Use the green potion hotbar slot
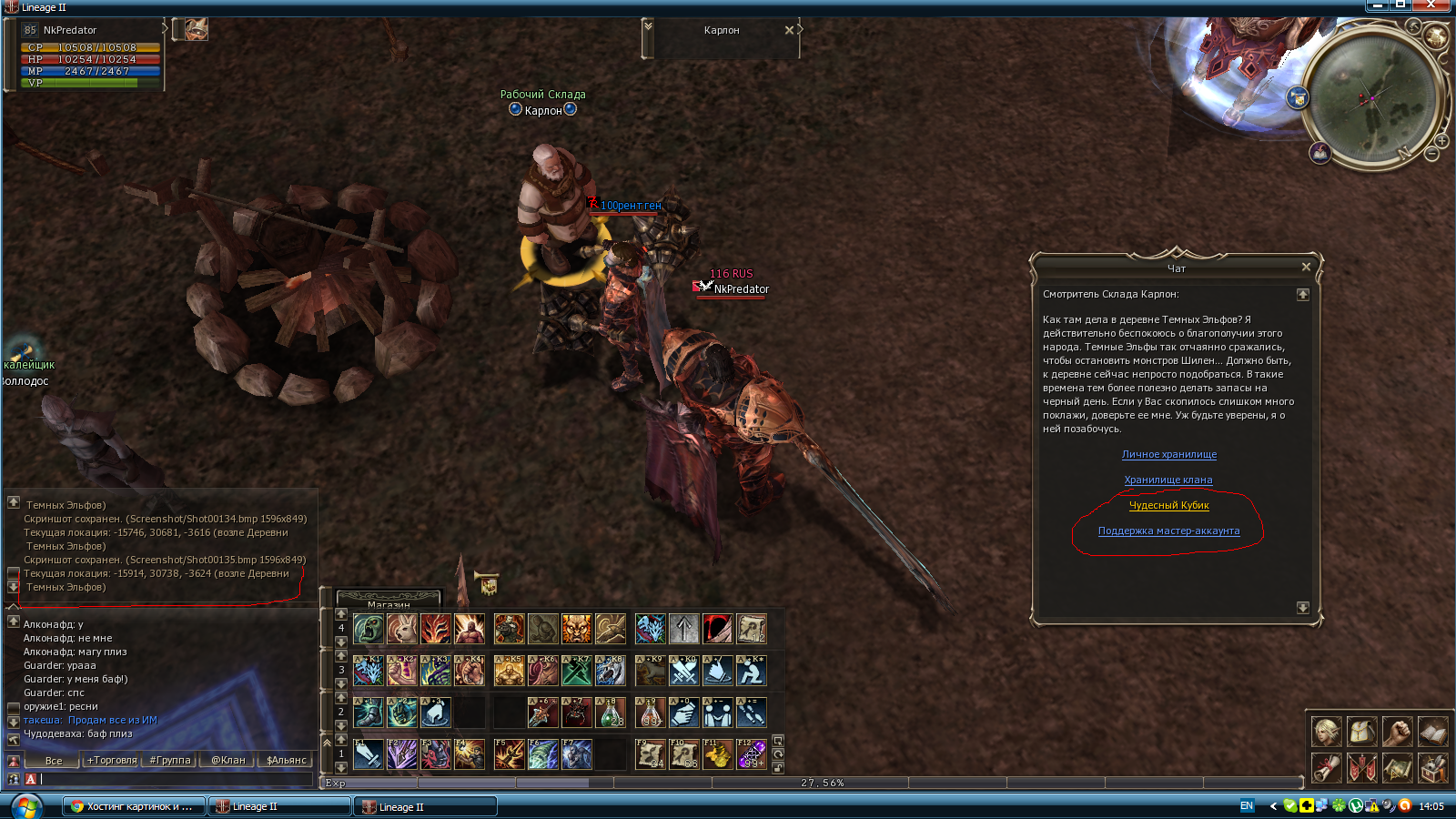Screen dimensions: 1456x819 coord(611,713)
